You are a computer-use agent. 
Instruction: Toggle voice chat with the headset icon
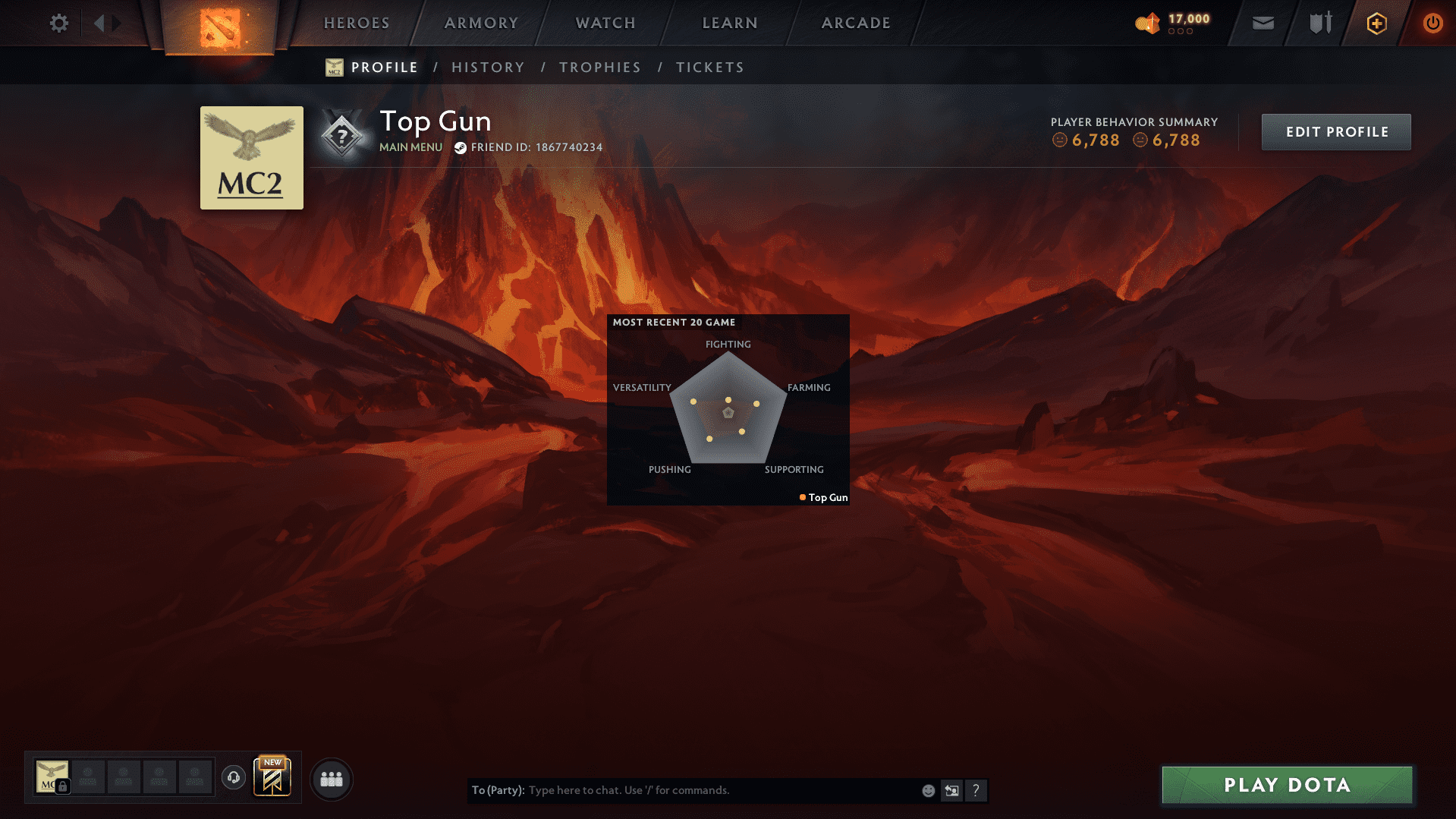tap(233, 778)
